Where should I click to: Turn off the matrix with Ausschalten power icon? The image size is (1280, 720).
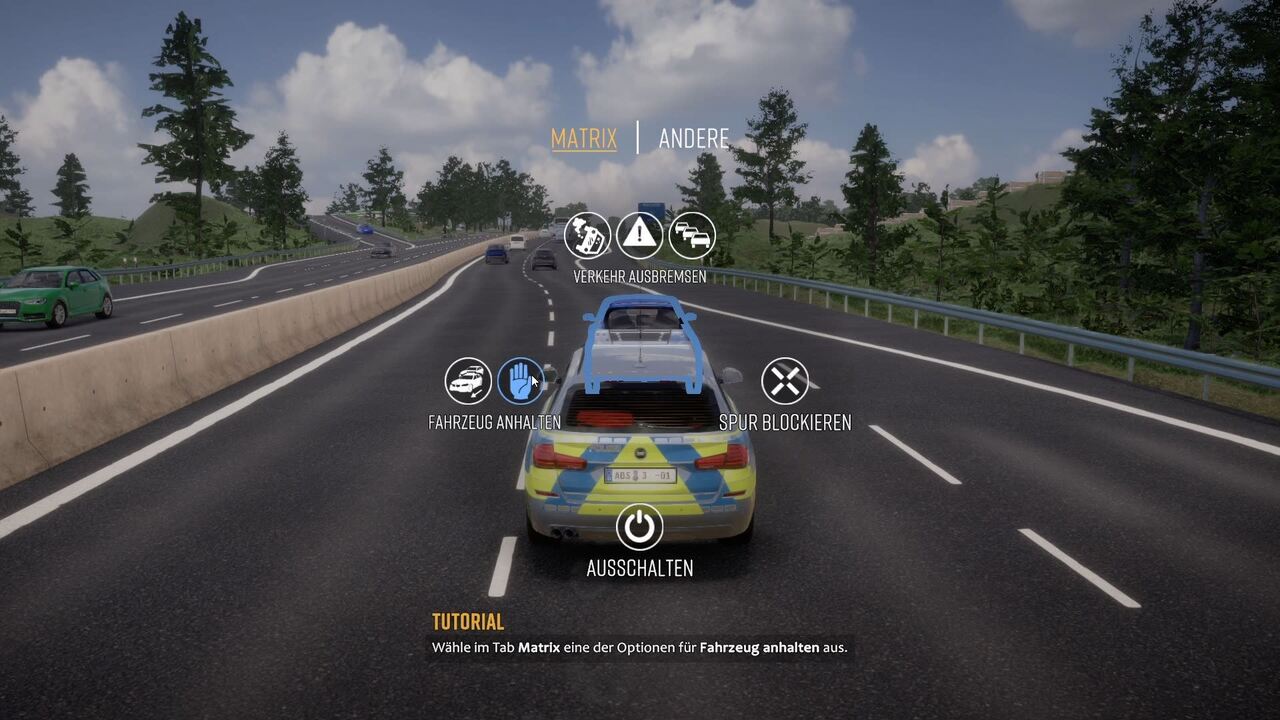[640, 527]
